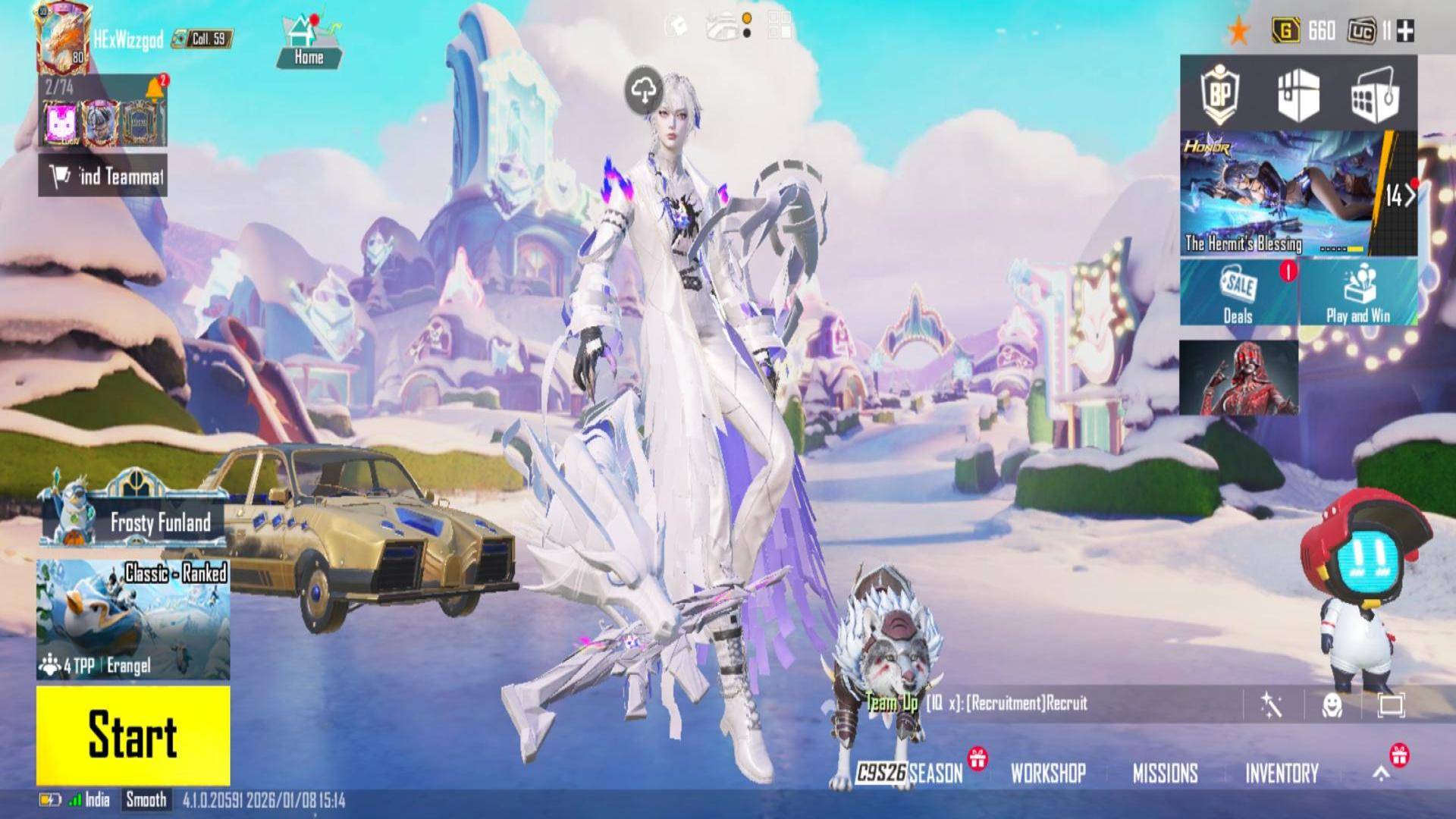This screenshot has width=1456, height=819.
Task: View The Hermit's Blessing banner
Action: 1282,193
